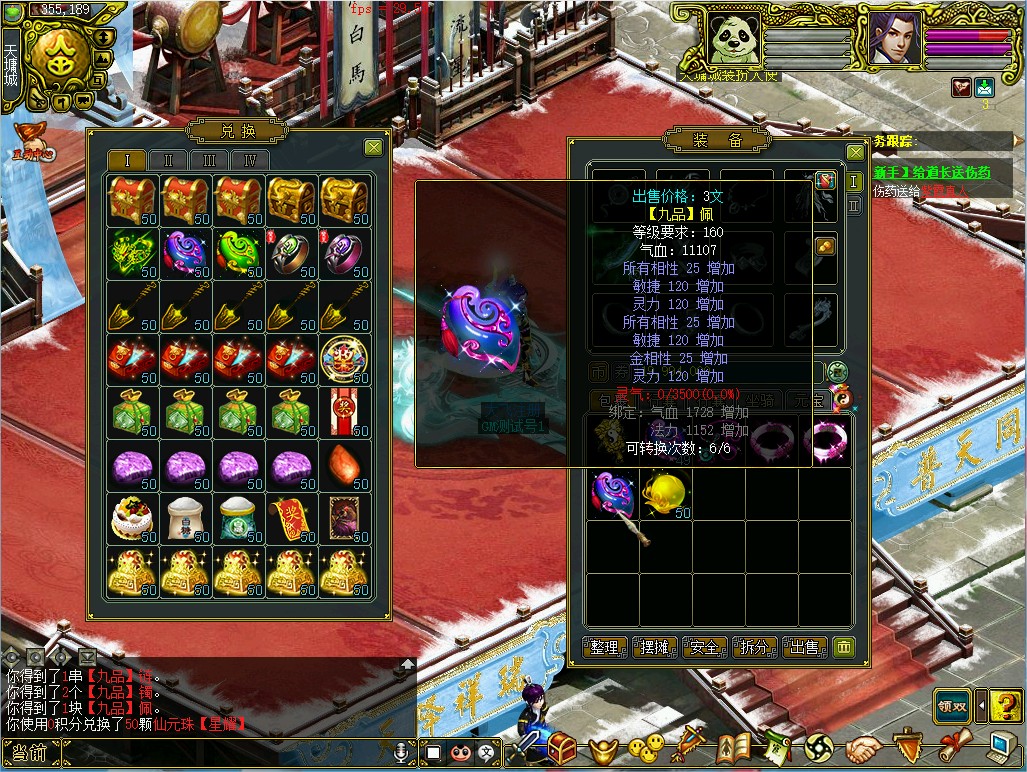Open the 摆摊 stall button
The height and width of the screenshot is (772, 1027).
(655, 648)
